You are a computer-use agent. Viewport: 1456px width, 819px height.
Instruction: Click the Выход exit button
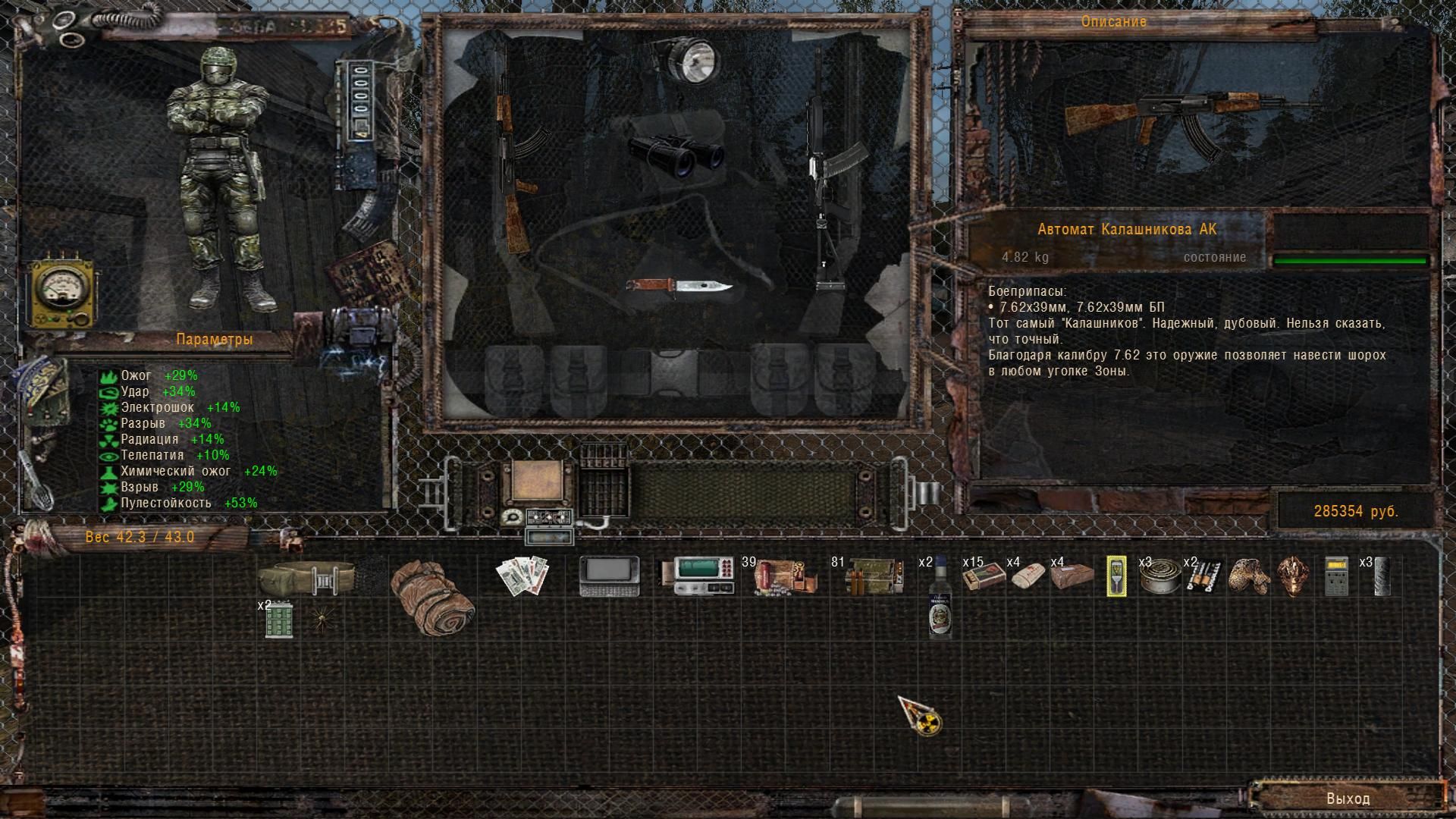(1348, 799)
